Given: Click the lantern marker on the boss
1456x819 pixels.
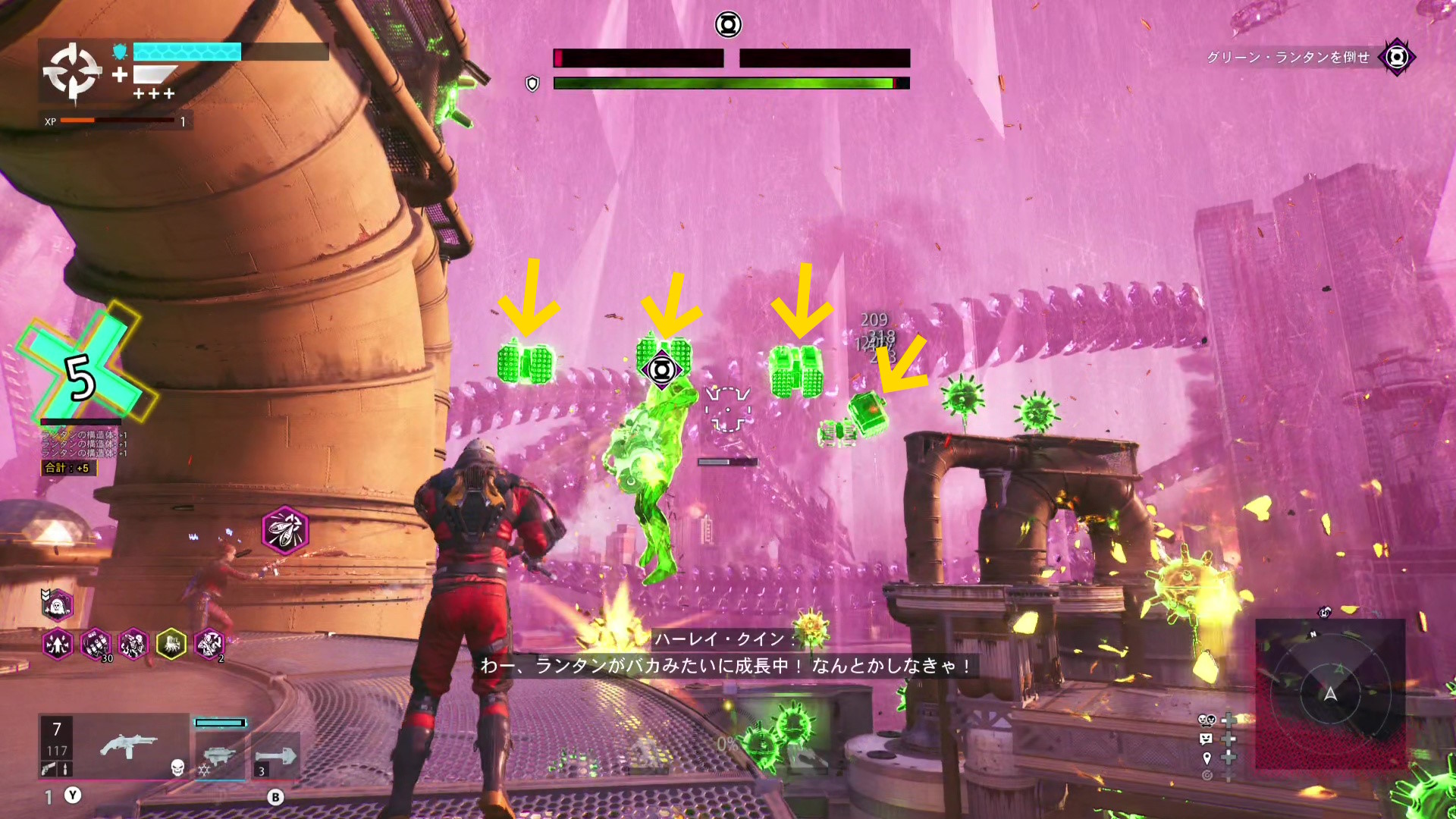Looking at the screenshot, I should point(661,370).
